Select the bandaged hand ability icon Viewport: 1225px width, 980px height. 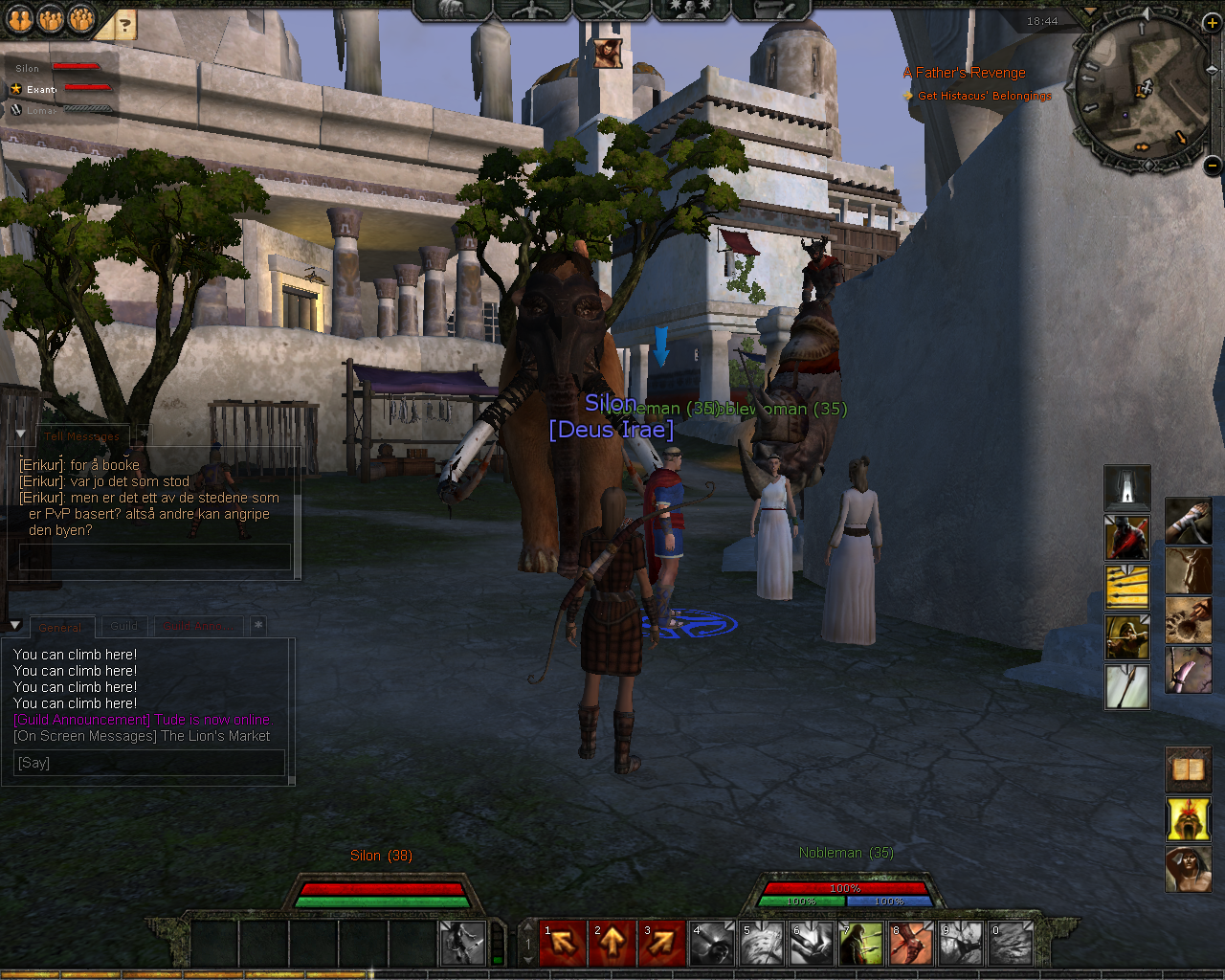(1188, 521)
